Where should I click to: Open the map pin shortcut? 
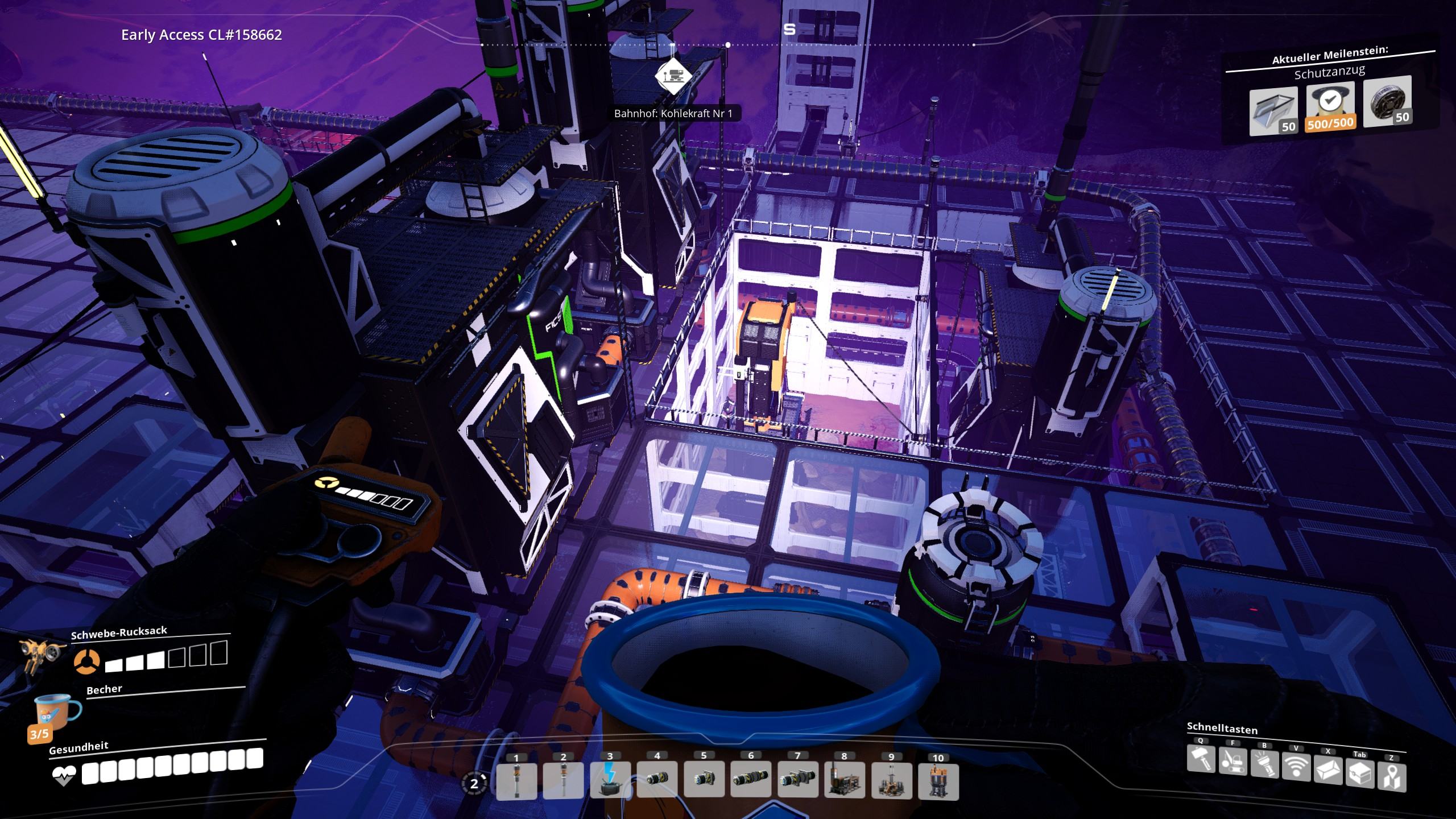click(x=1391, y=777)
